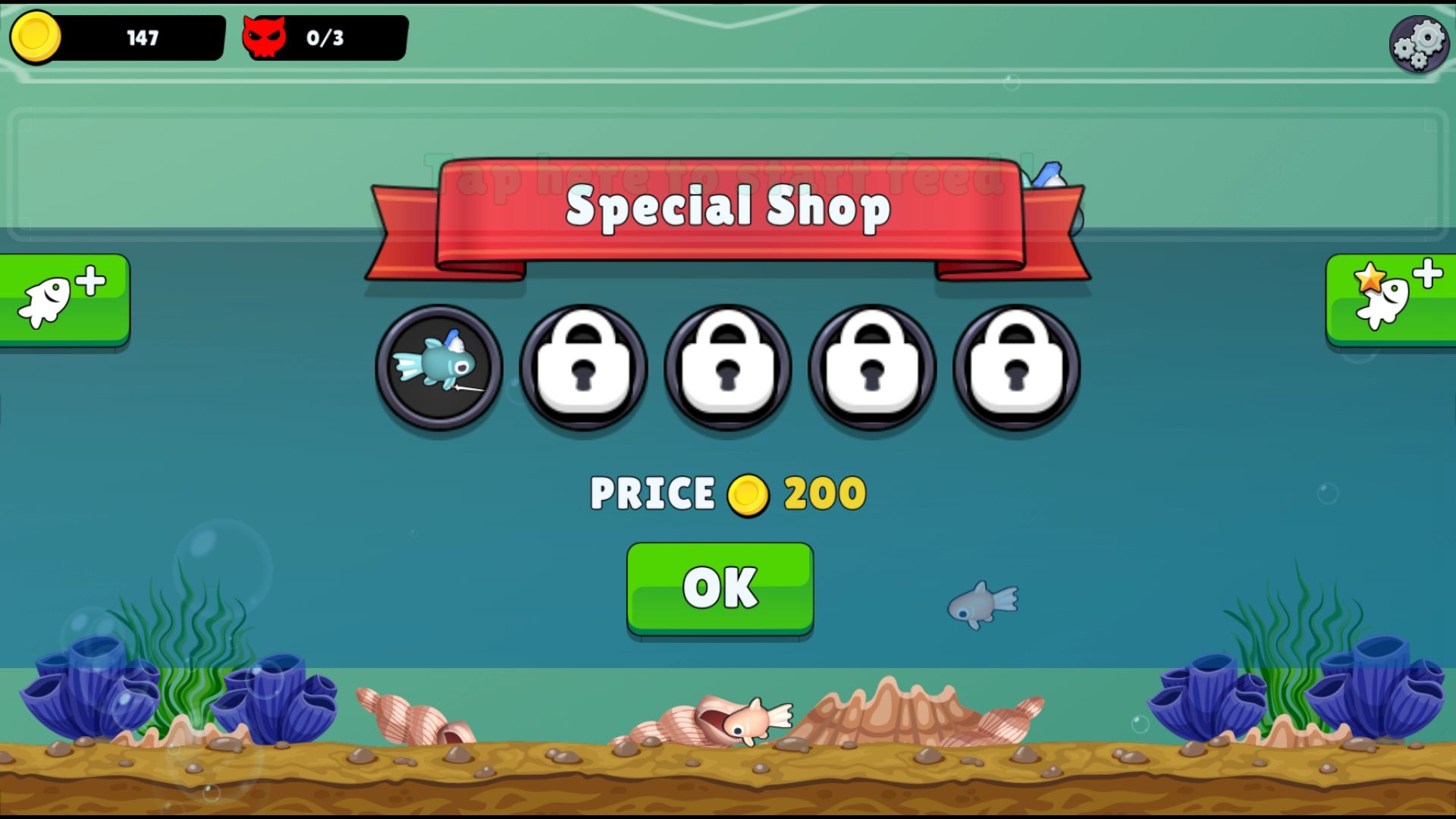Open the starred fish upgrade button
Viewport: 1456px width, 819px height.
tap(1395, 300)
